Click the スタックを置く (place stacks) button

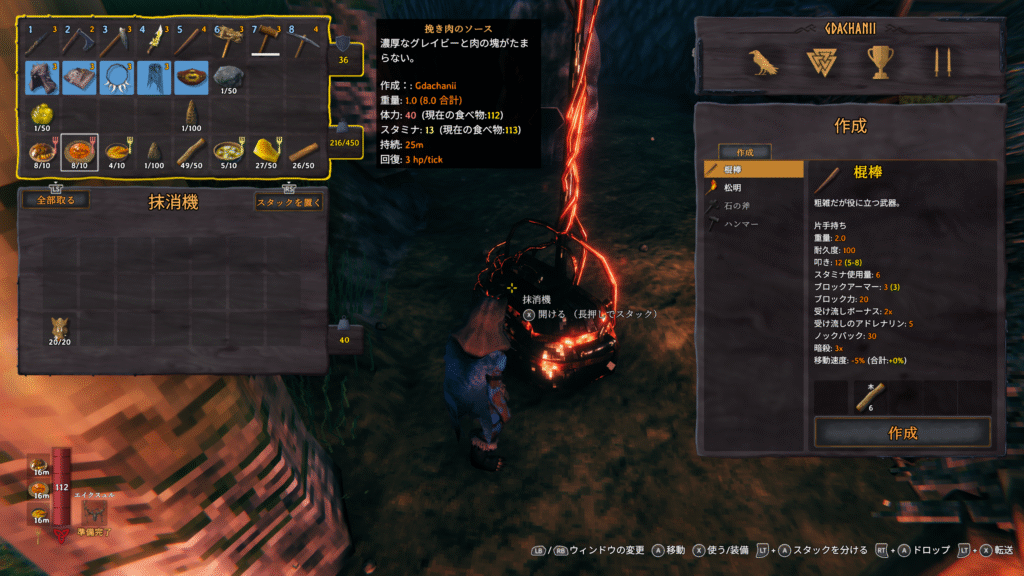click(289, 201)
